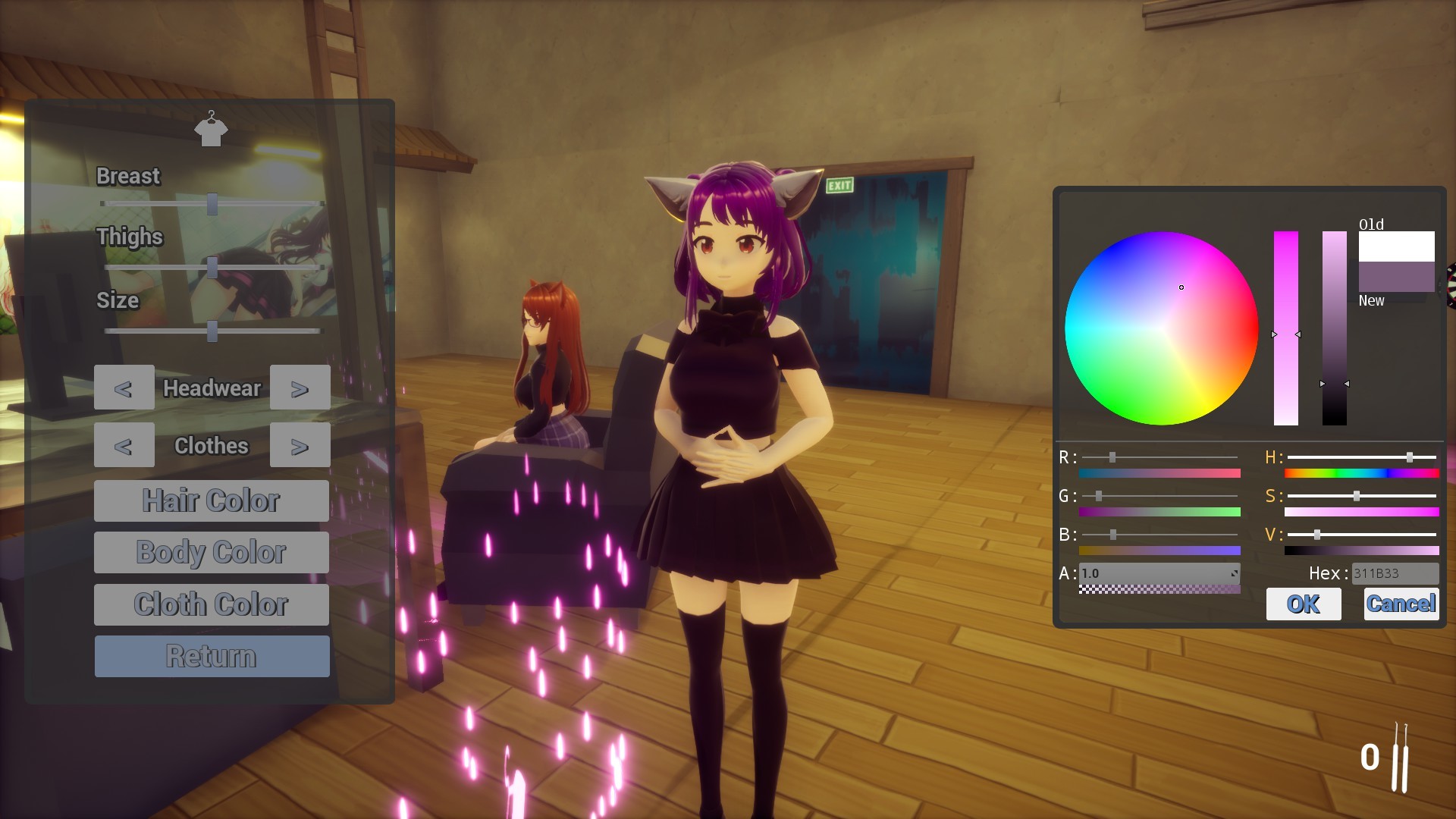1456x819 pixels.
Task: Open the Hair Color picker
Action: point(211,500)
